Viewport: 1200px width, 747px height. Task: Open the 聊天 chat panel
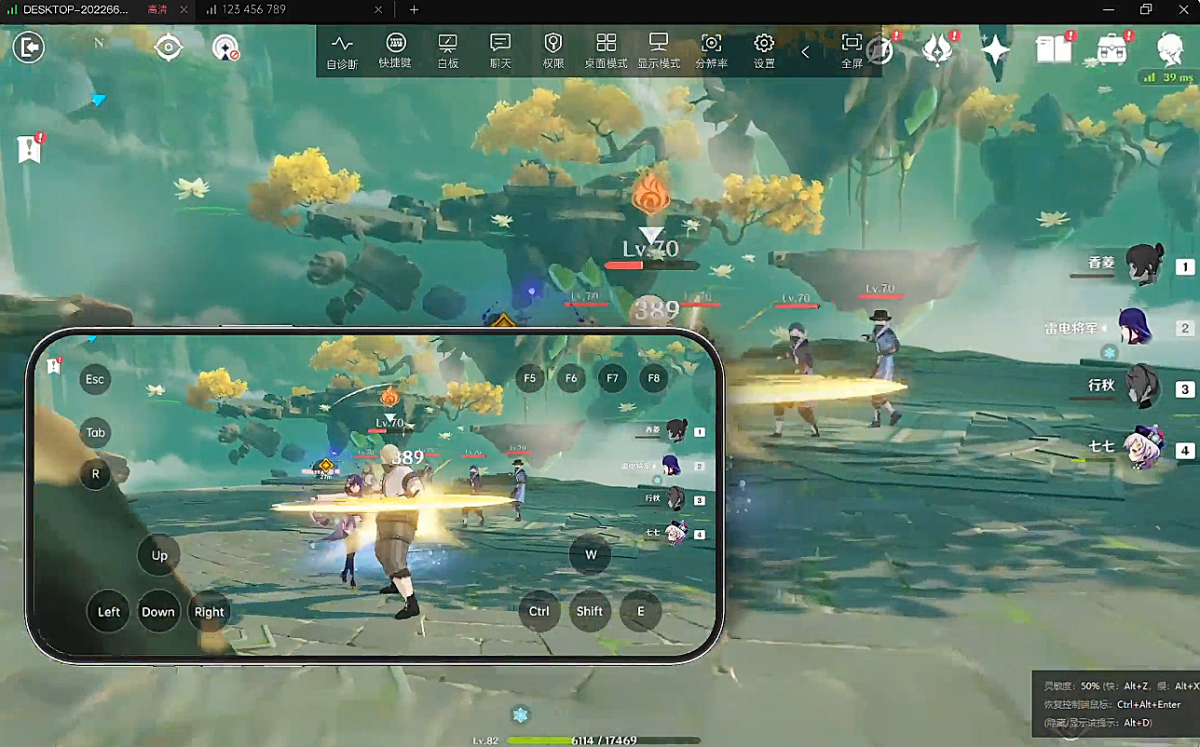(500, 51)
